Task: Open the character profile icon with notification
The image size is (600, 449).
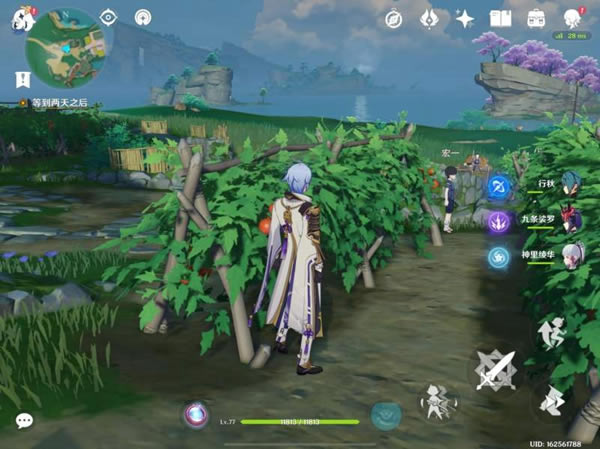Action: click(572, 18)
